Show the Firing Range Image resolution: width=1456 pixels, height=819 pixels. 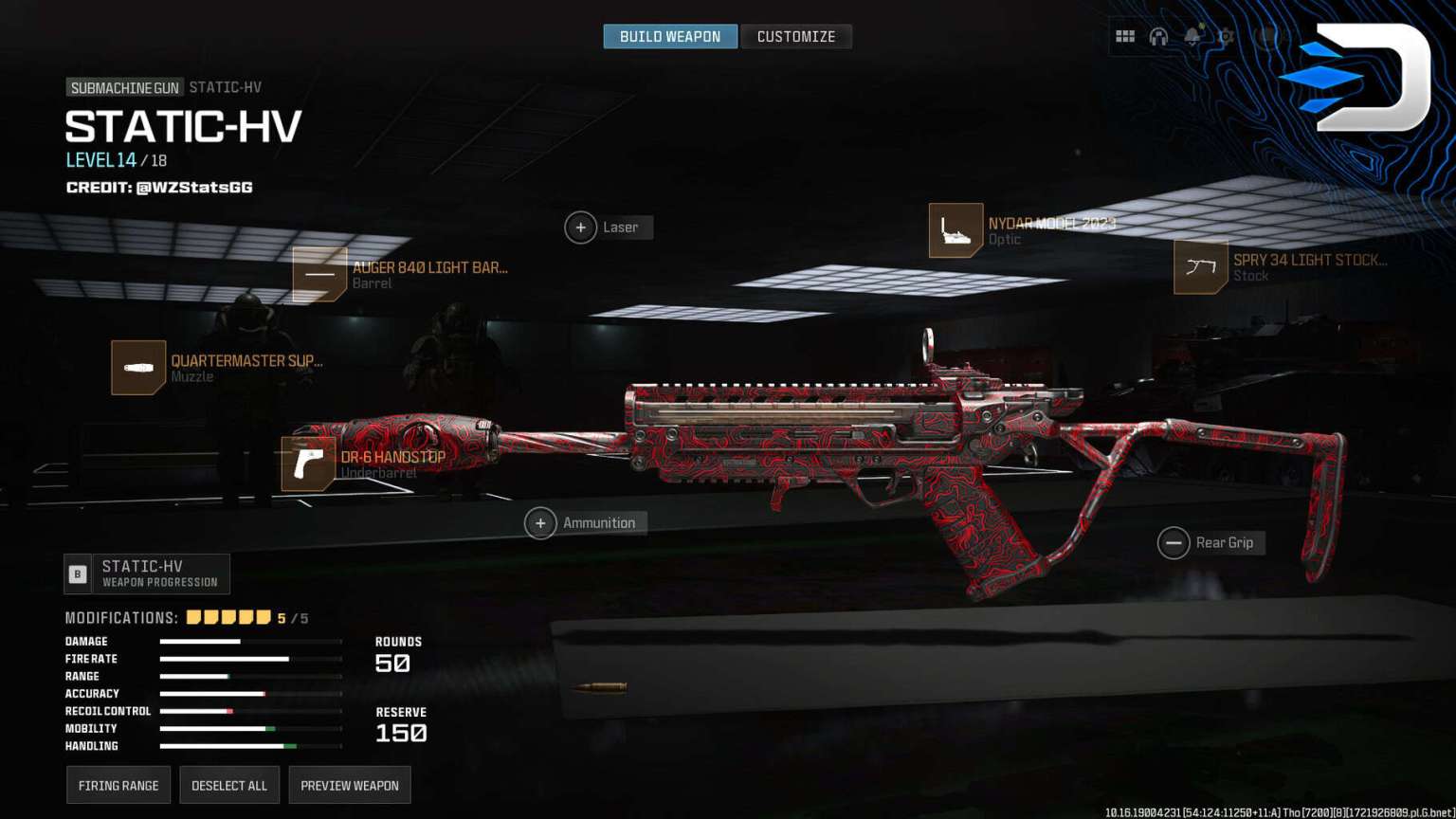click(x=118, y=785)
